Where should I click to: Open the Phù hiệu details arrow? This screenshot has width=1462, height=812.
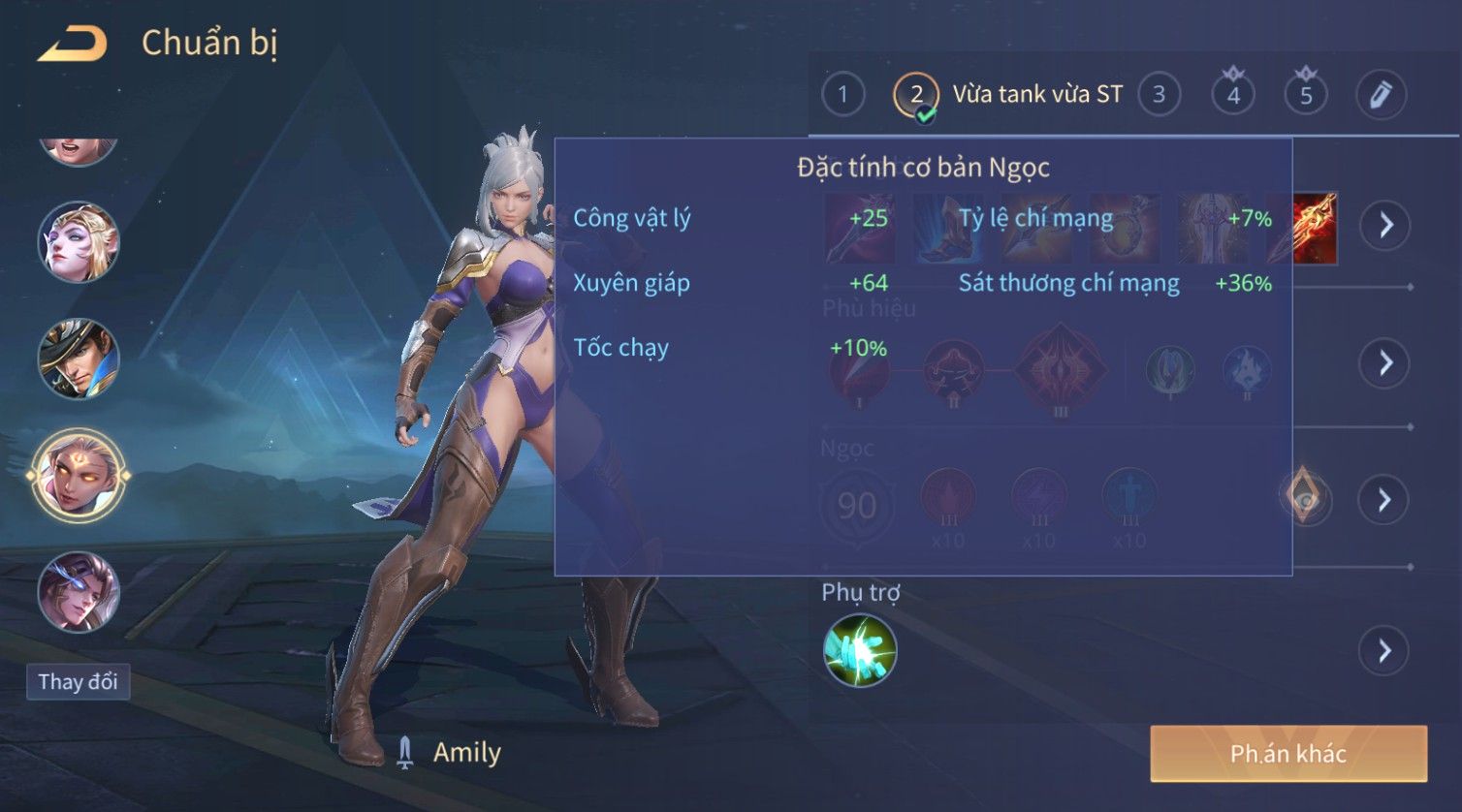[x=1385, y=363]
